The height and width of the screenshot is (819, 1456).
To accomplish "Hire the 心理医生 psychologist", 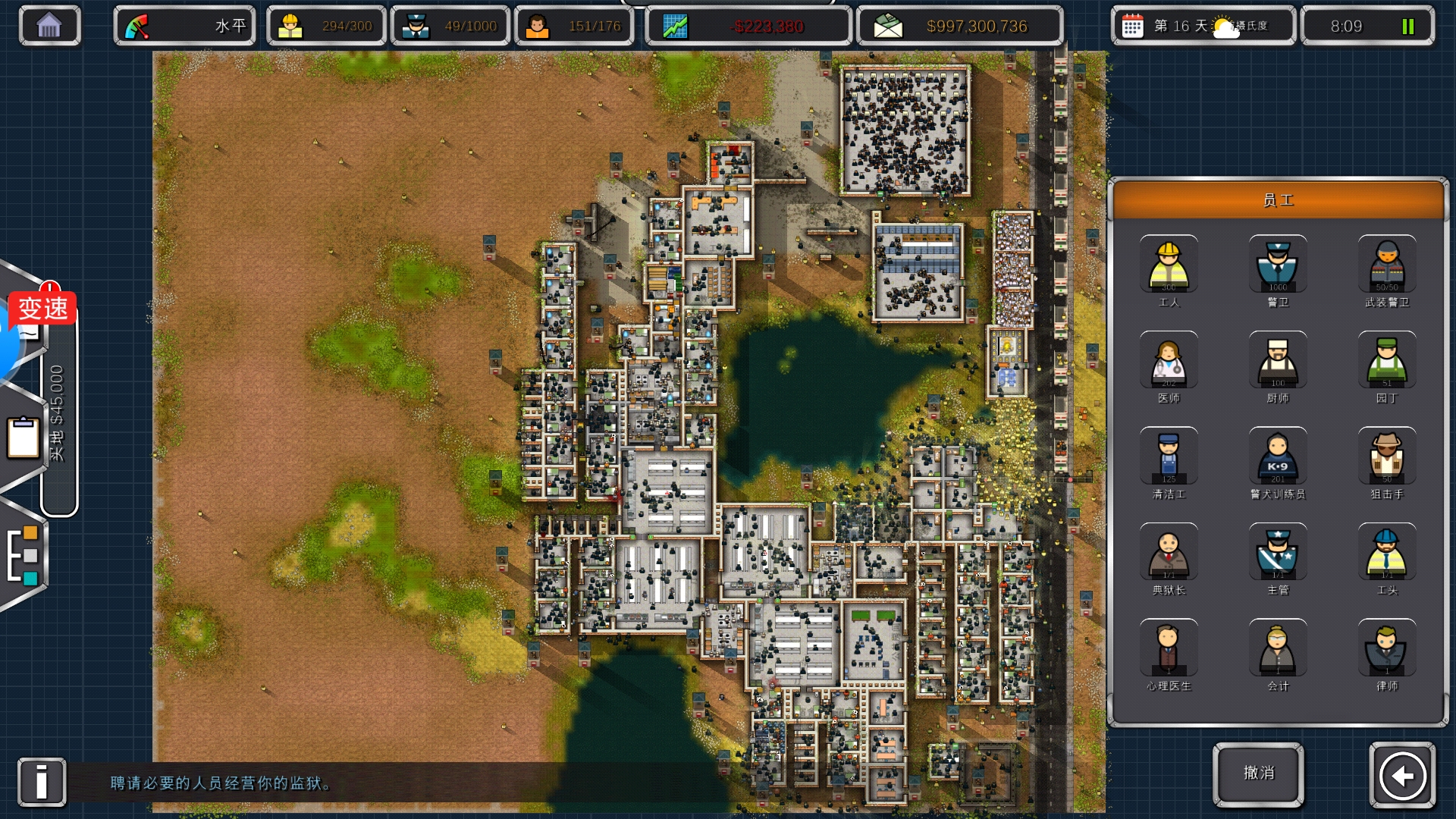I will point(1169,648).
